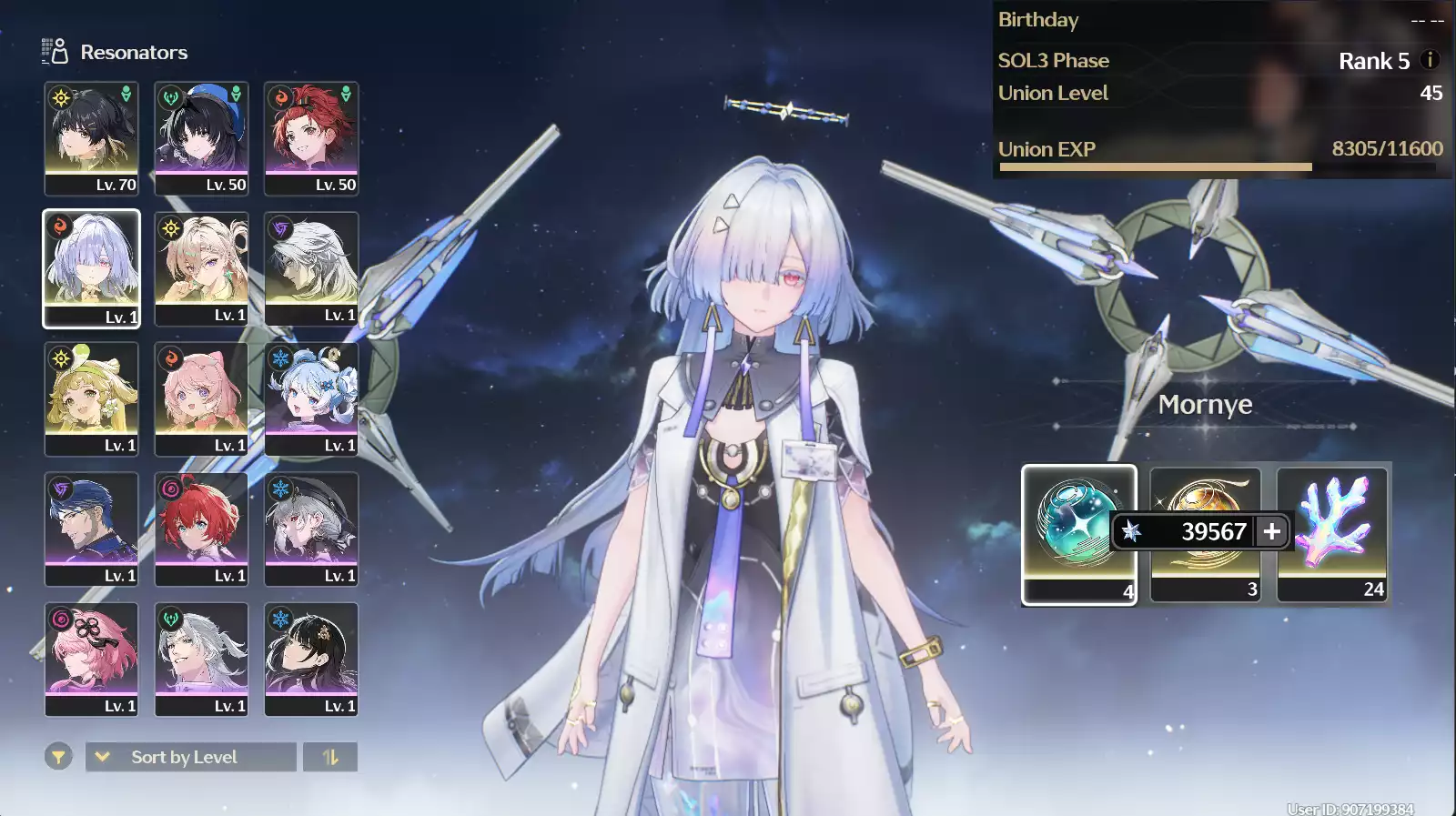Open the Sort by Level dropdown
Viewport: 1456px width, 816px height.
tap(190, 757)
